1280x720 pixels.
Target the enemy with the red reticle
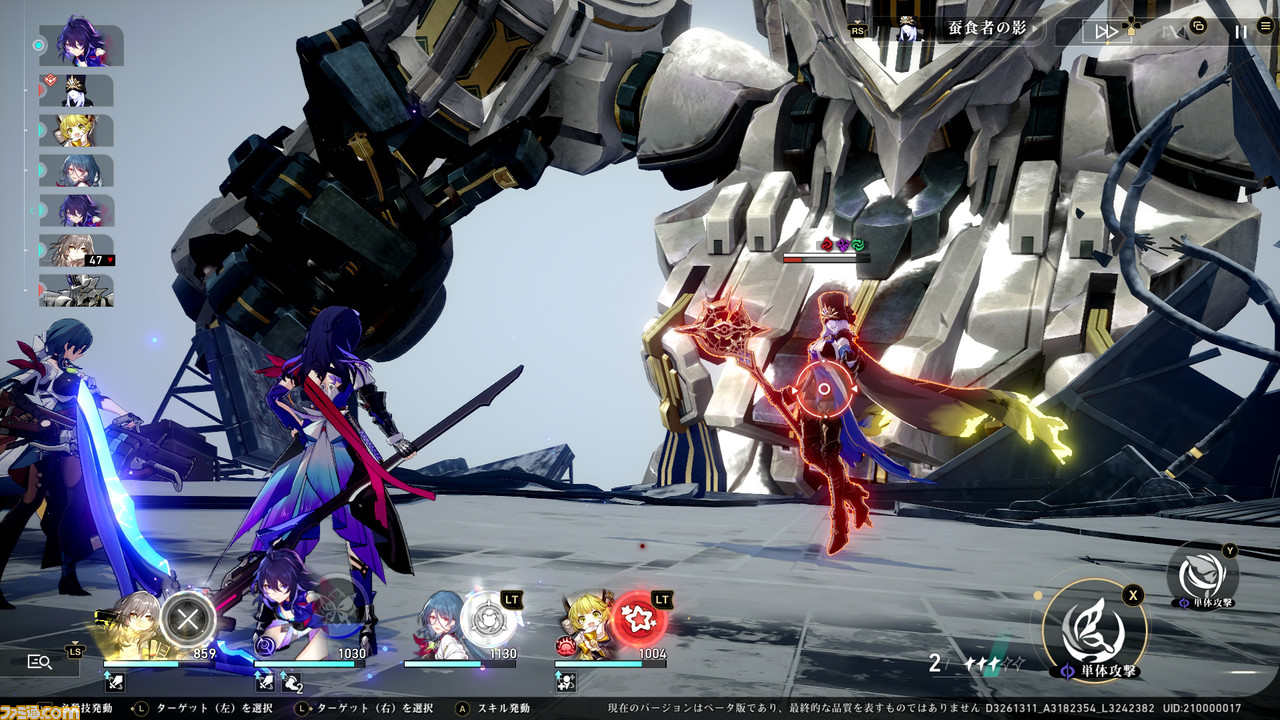click(x=823, y=389)
